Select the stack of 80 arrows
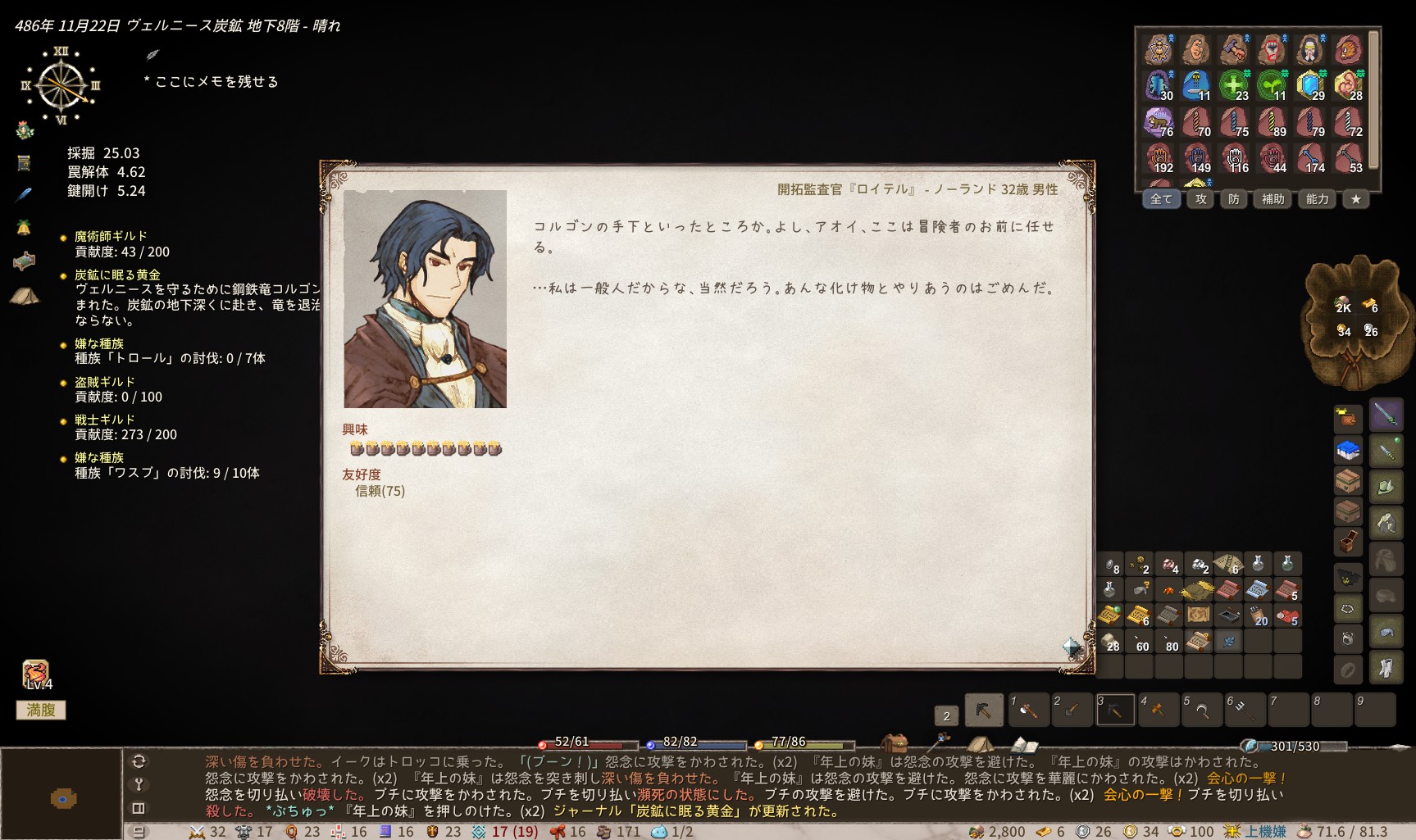The image size is (1416, 840). (1169, 641)
